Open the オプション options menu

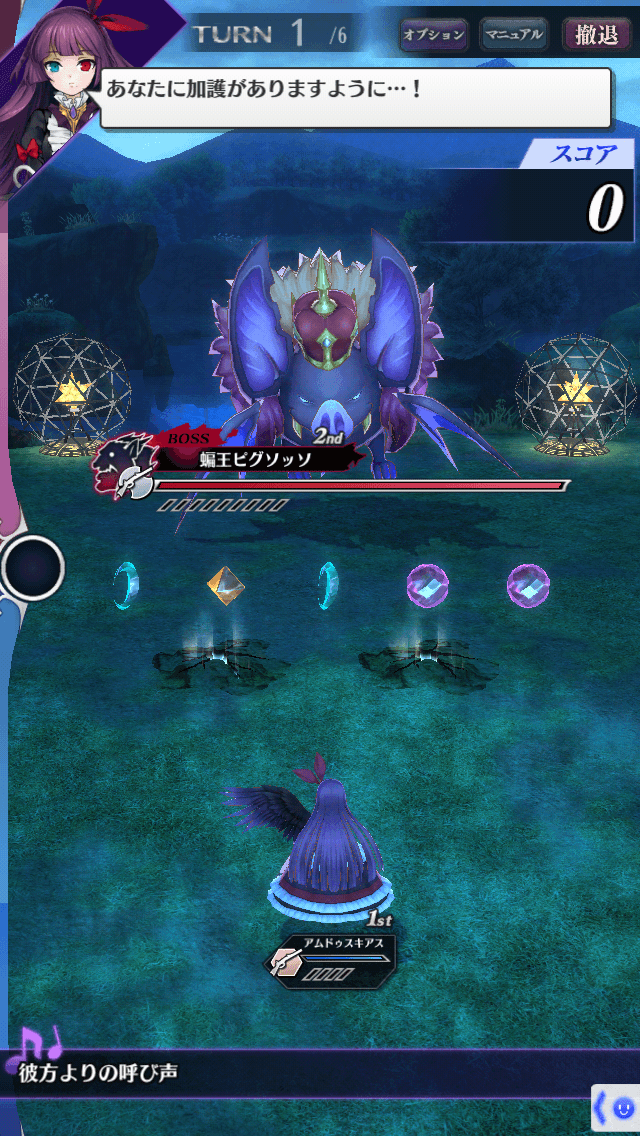point(434,35)
